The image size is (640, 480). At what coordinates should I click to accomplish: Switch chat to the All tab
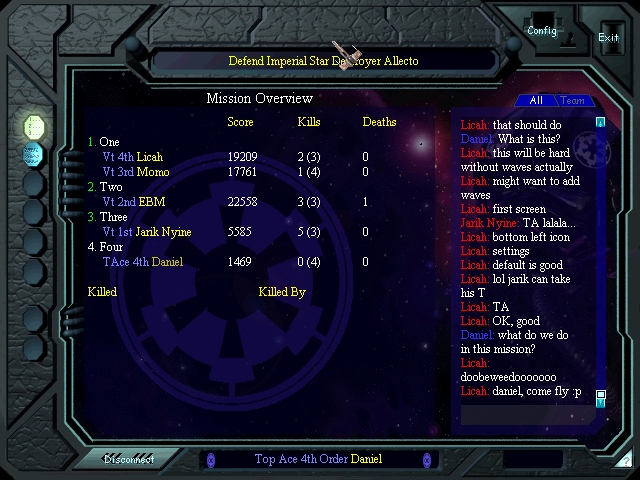point(536,100)
